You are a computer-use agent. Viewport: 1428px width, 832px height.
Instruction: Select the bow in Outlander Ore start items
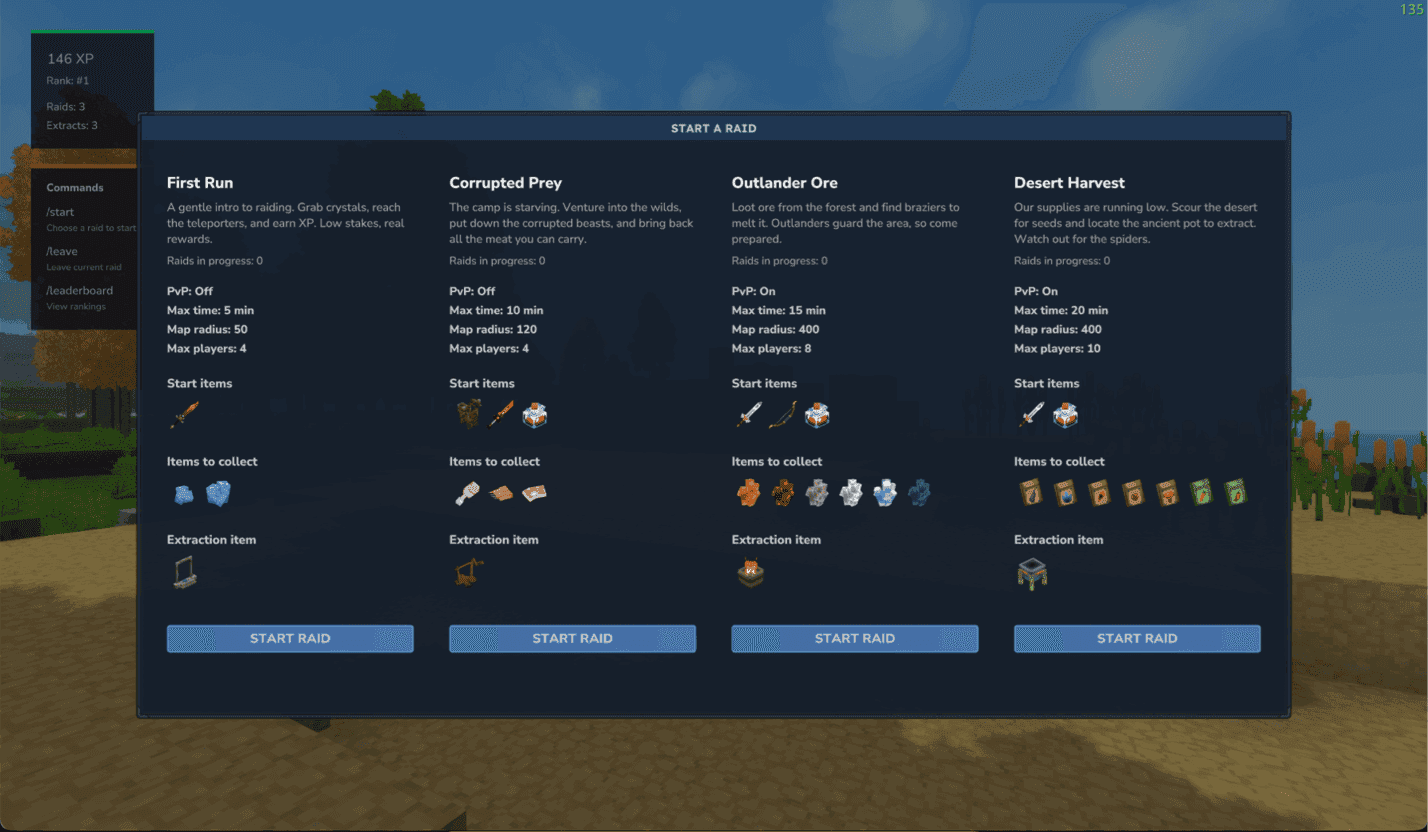(783, 415)
